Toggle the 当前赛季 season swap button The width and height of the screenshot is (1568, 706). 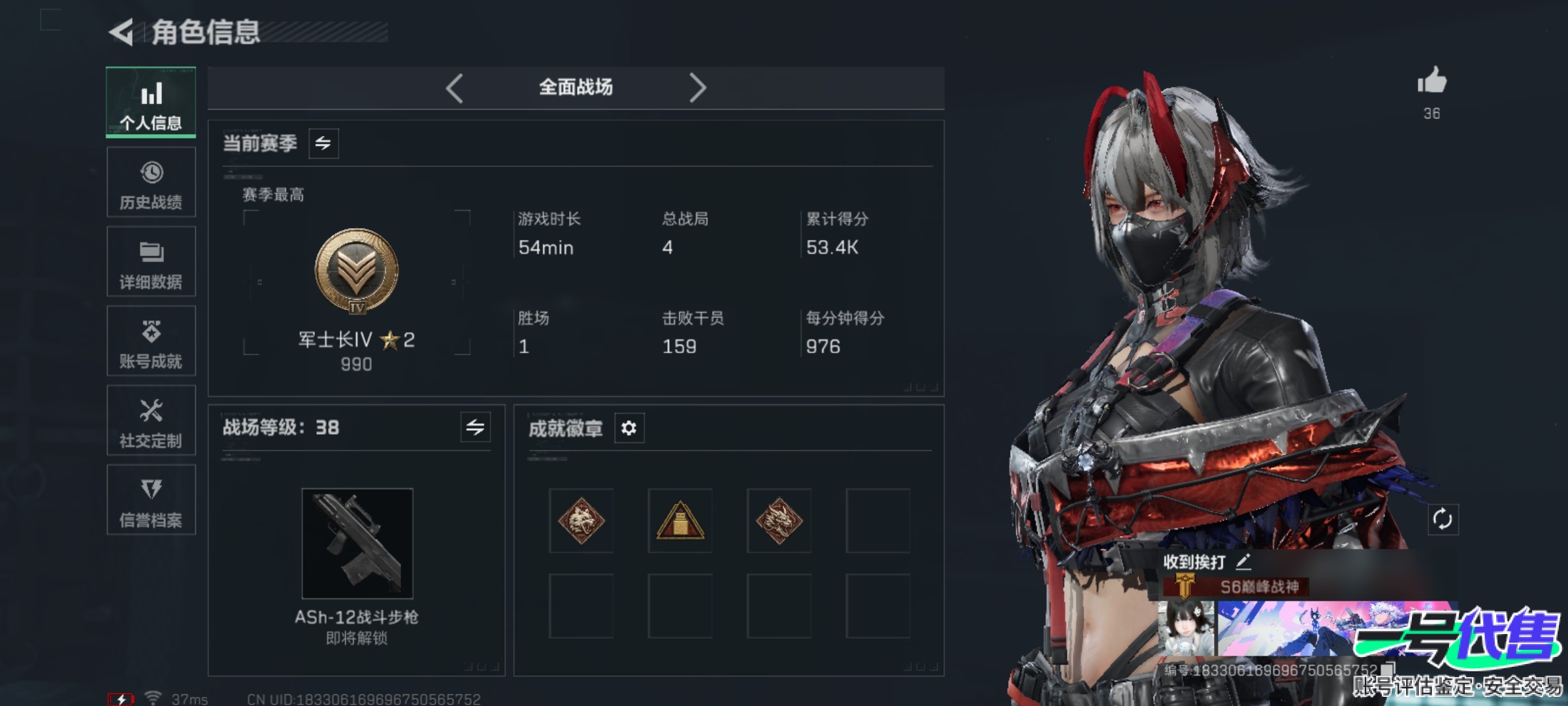point(323,143)
